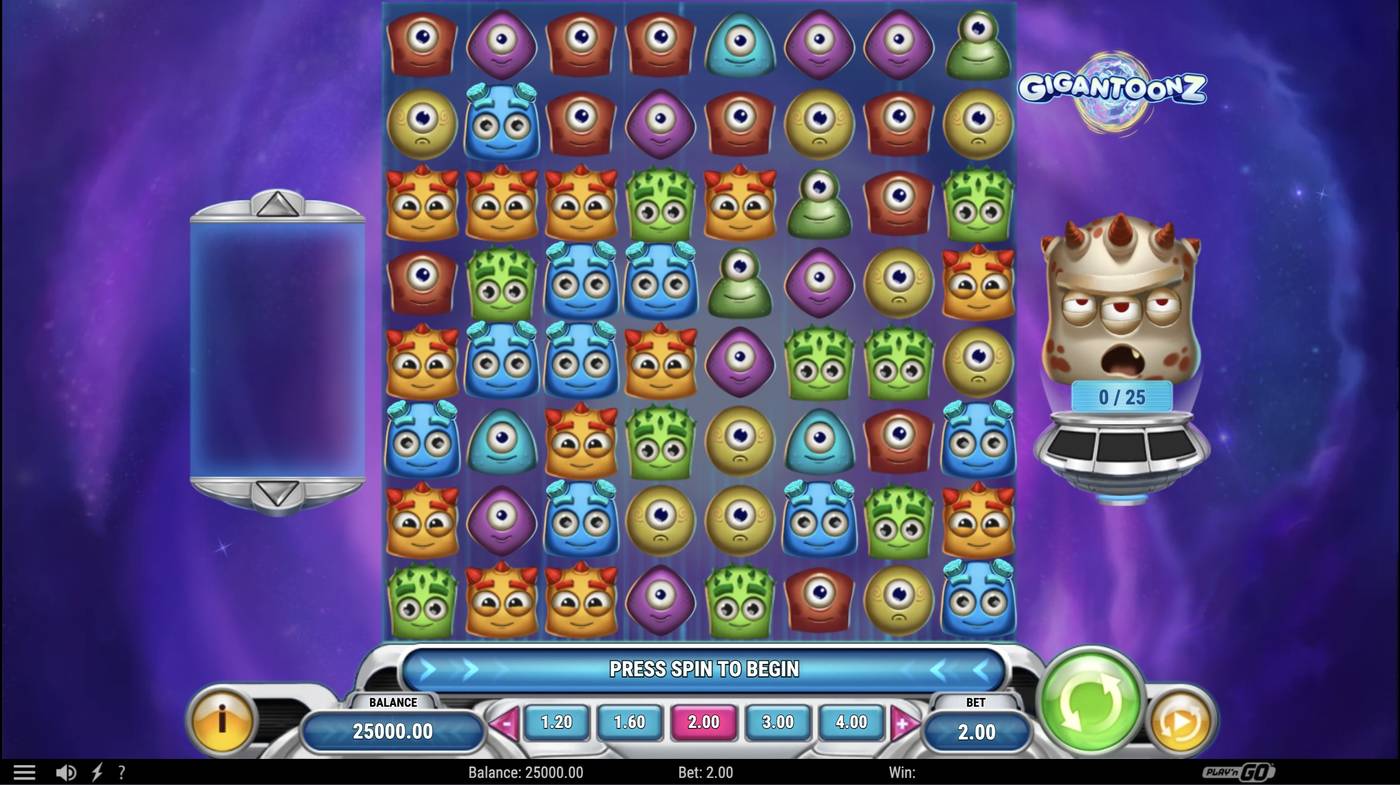Viewport: 1400px width, 785px height.
Task: Open the hamburger menu bottom left
Action: pos(23,771)
